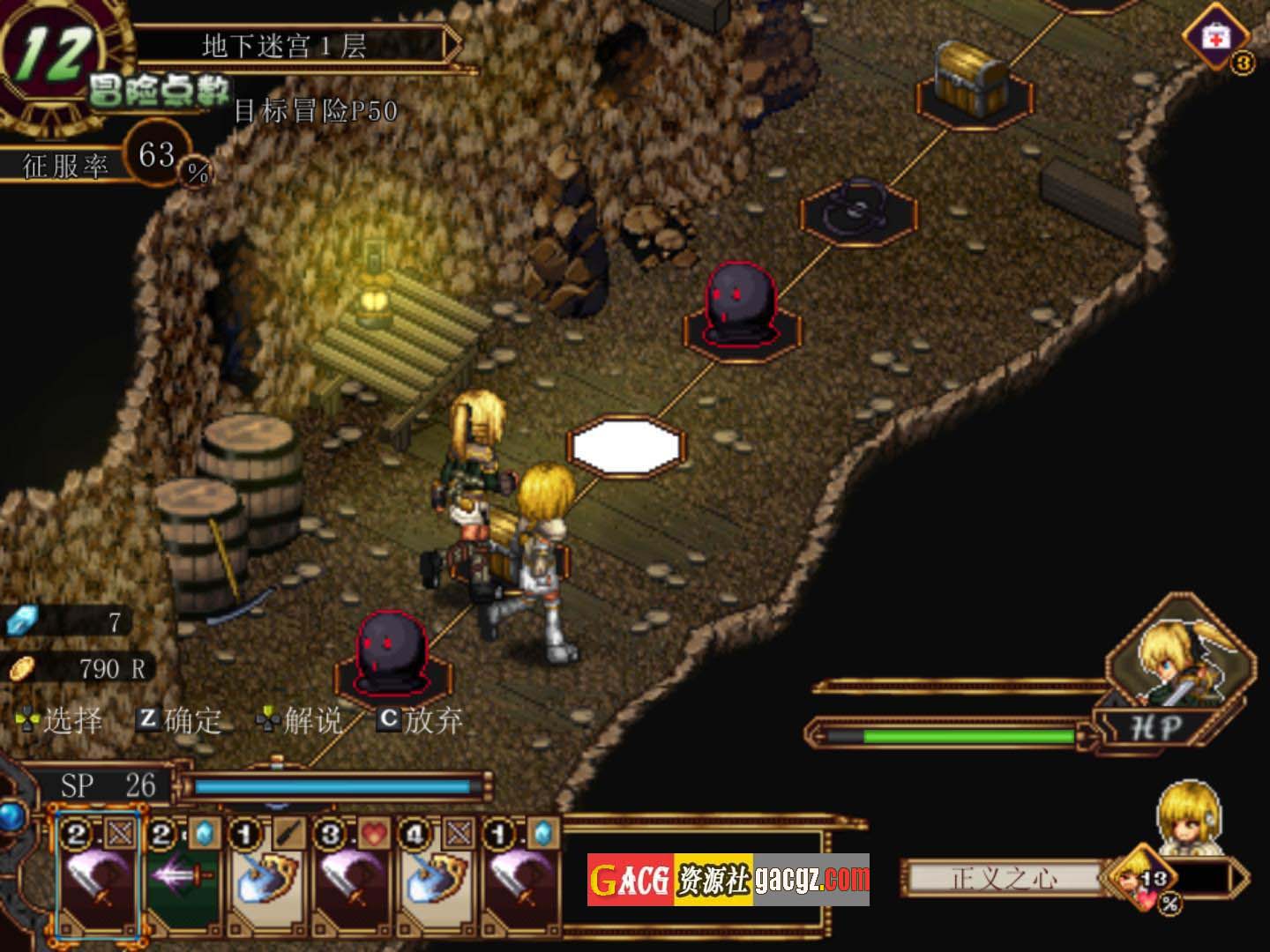The width and height of the screenshot is (1270, 952).
Task: Pick the cost-1 slash card with blue gem
Action: coord(520,877)
